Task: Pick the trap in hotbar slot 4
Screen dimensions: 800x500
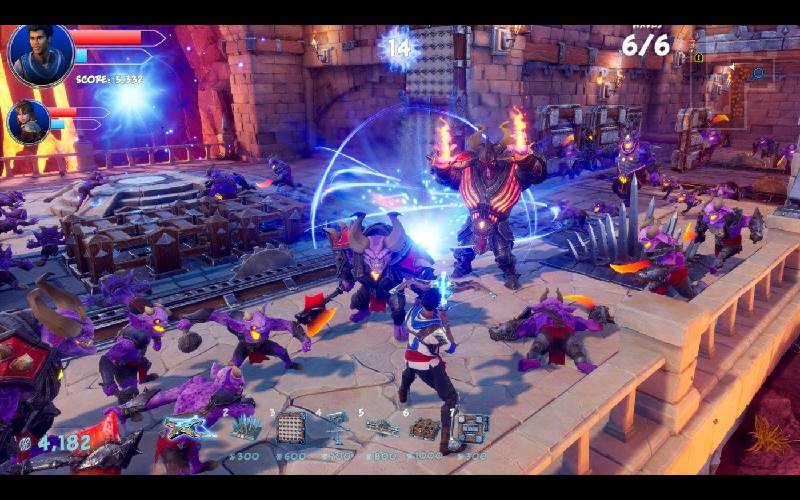Action: point(336,428)
